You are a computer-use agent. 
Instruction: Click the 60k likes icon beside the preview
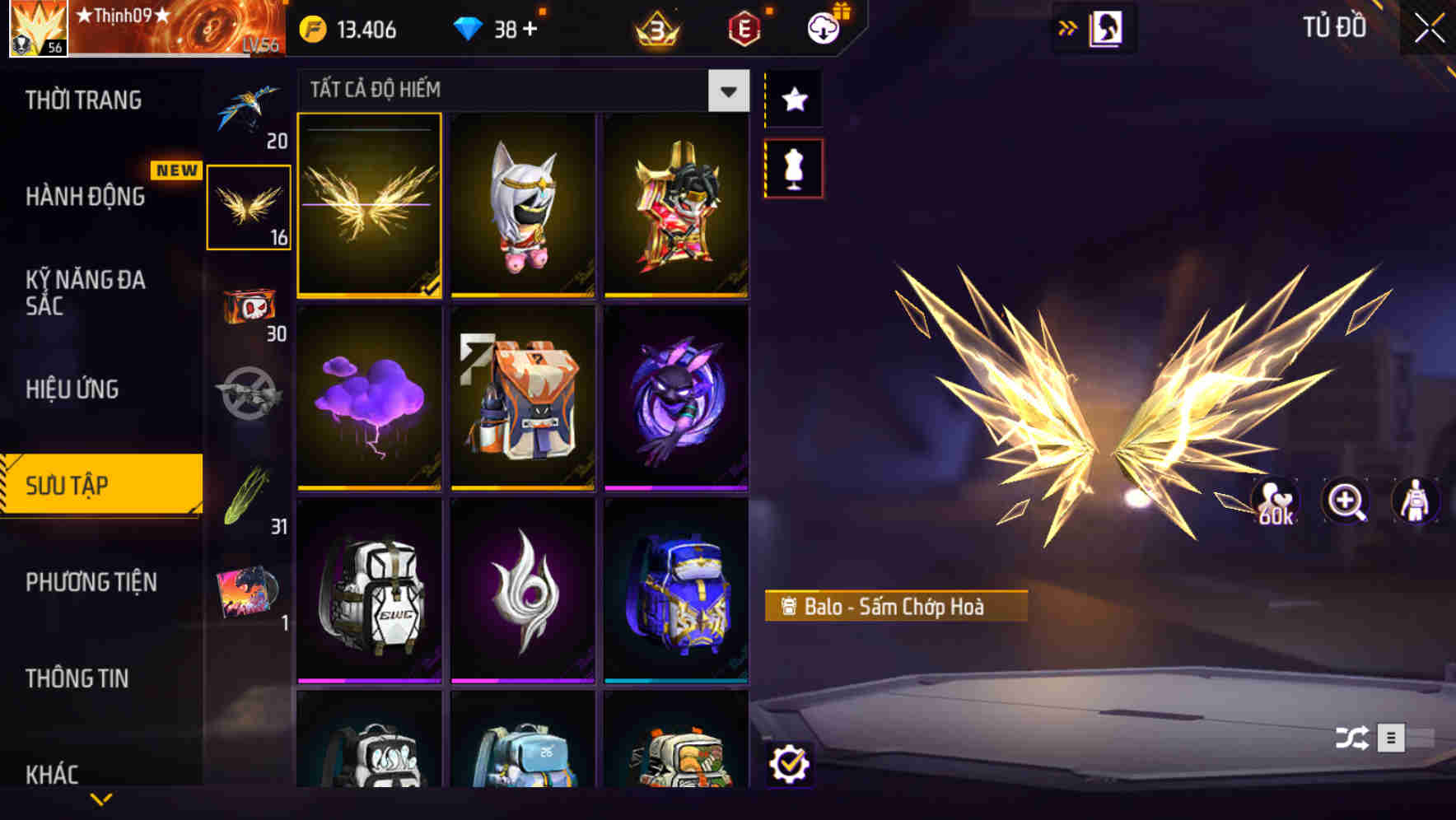(1273, 501)
